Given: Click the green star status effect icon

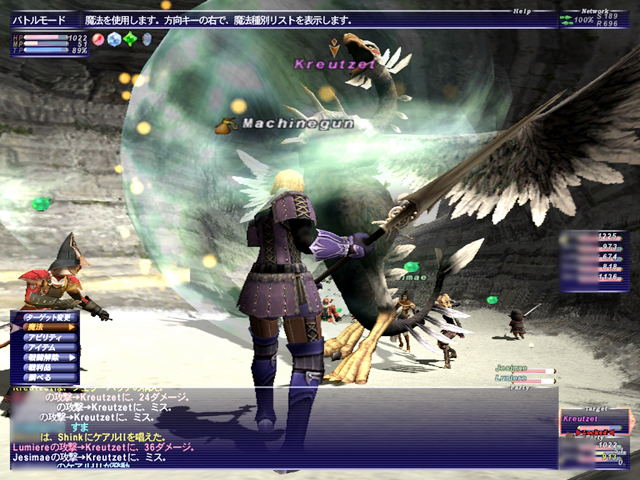Looking at the screenshot, I should (130, 39).
